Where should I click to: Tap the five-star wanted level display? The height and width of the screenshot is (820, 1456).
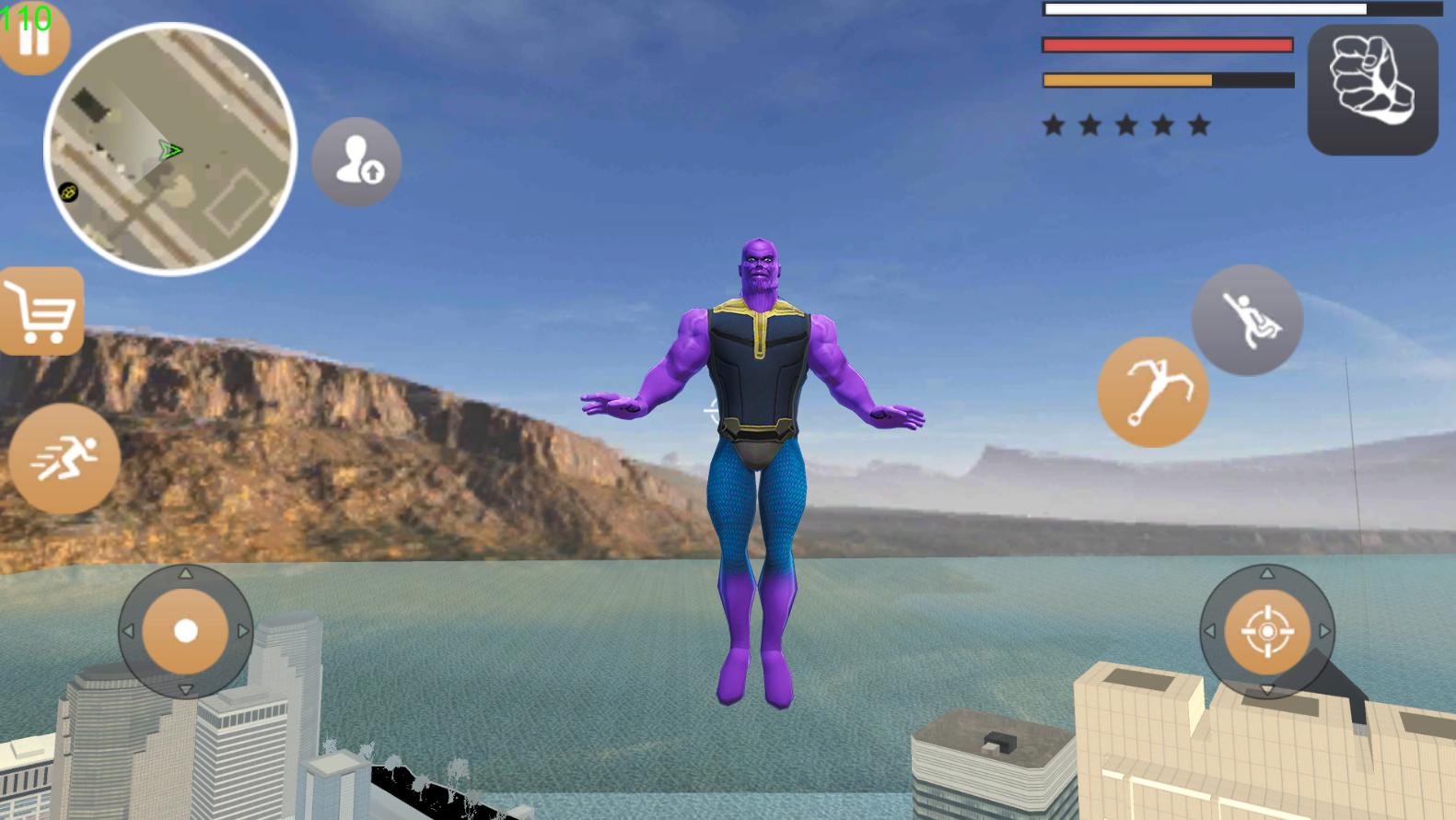1125,124
